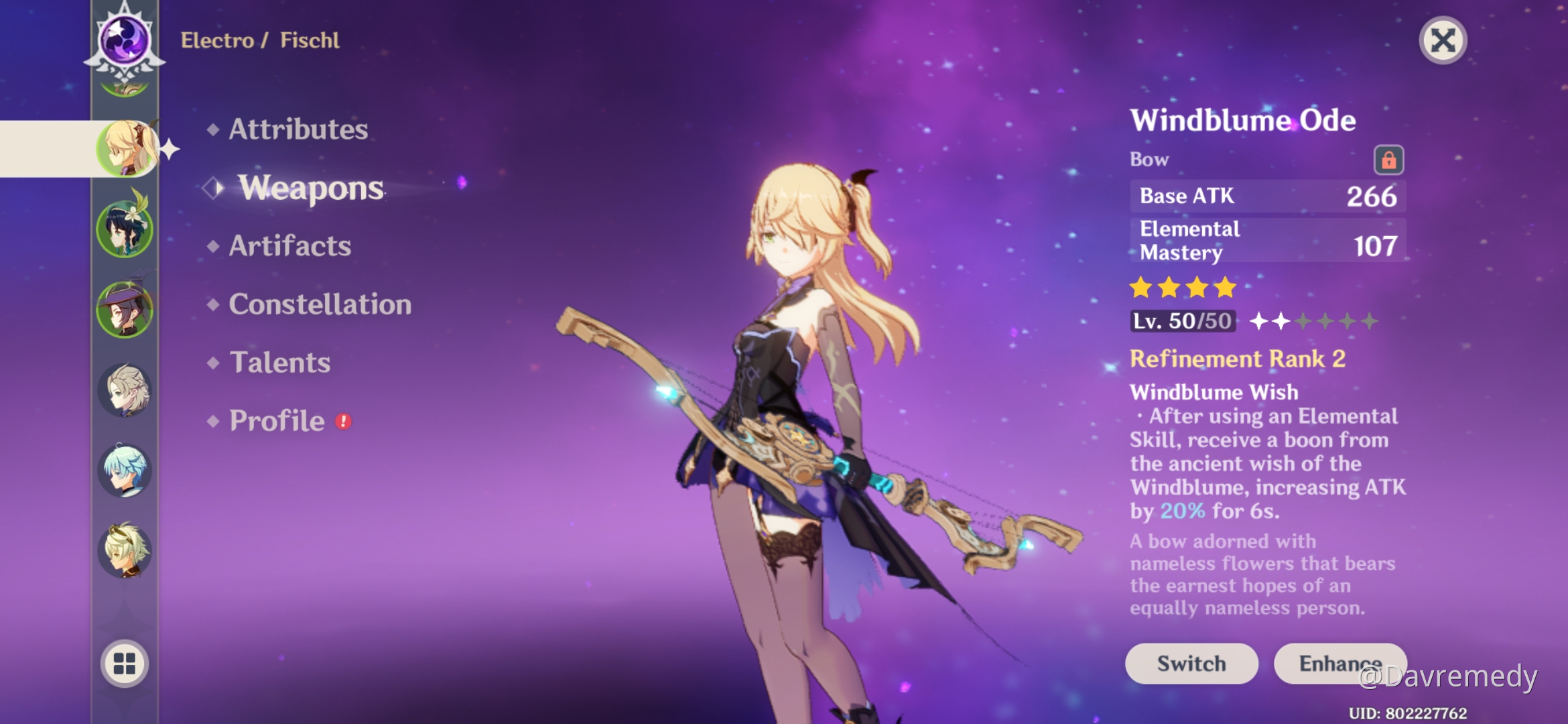Select the Weapons tab
Viewport: 1568px width, 724px height.
[x=312, y=188]
